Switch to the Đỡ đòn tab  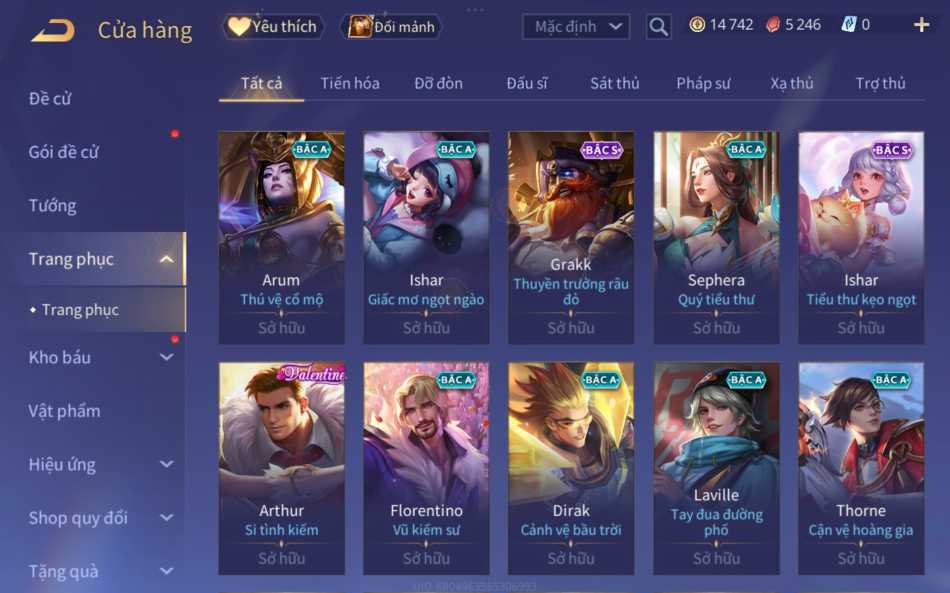click(x=439, y=83)
